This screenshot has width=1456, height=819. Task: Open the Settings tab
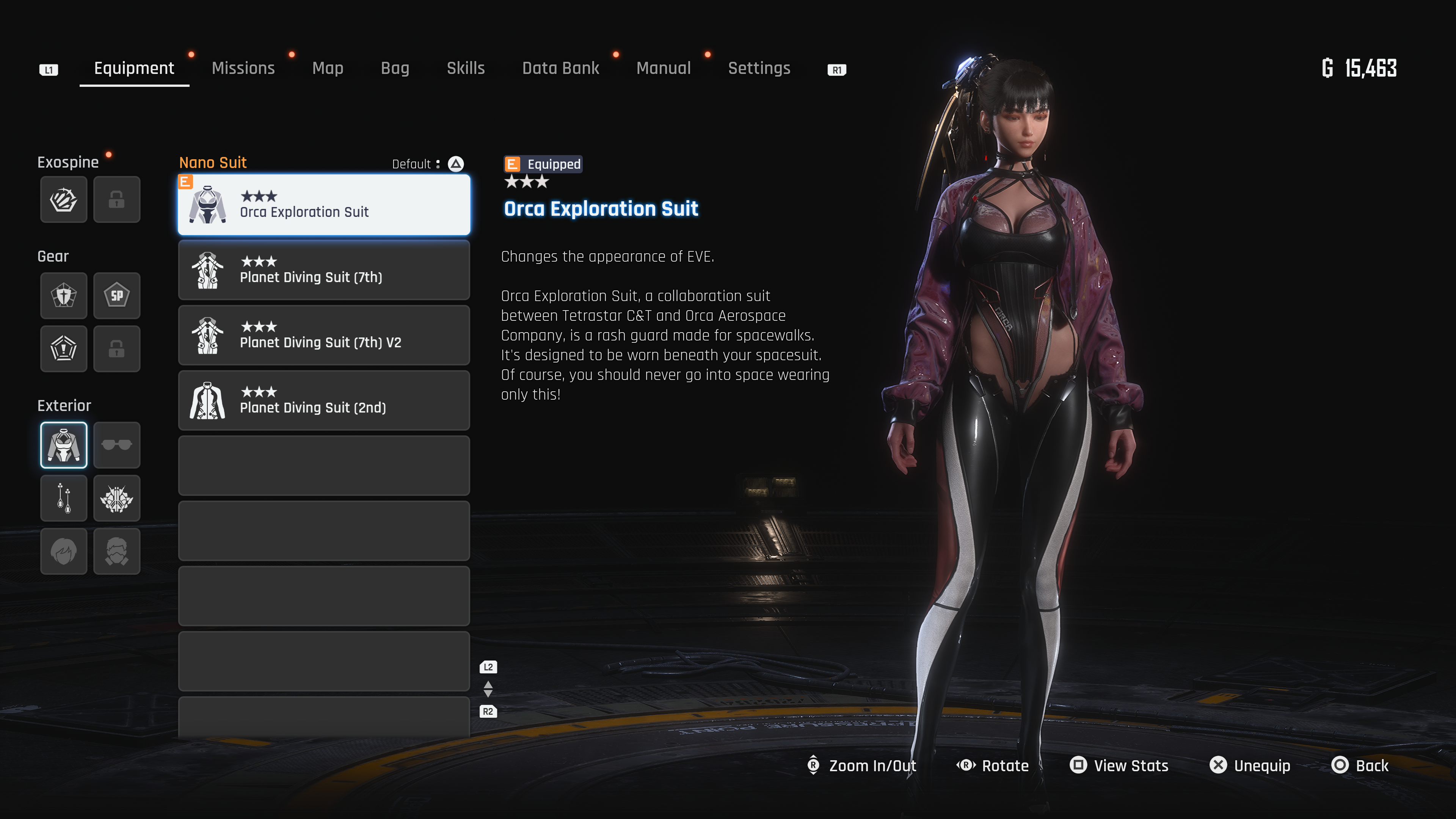click(758, 68)
